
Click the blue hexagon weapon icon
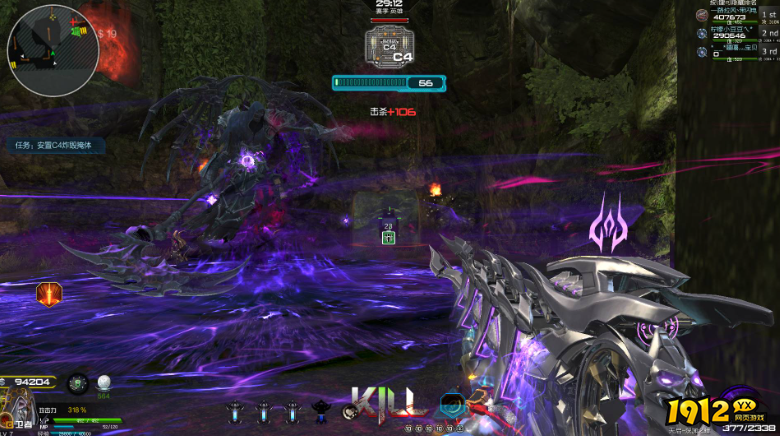(x=451, y=404)
